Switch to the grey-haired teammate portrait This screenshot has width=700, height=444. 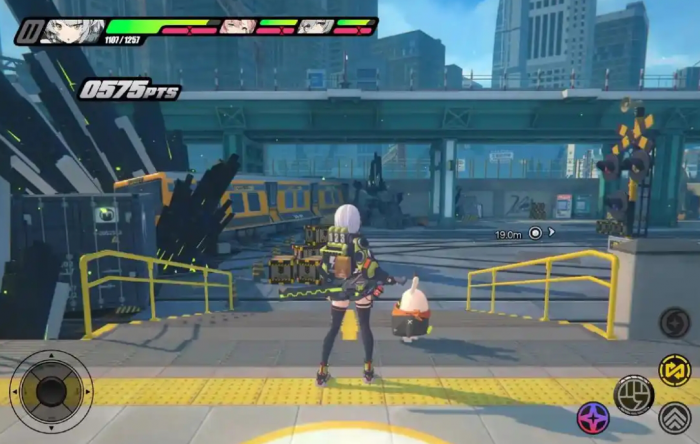pyautogui.click(x=314, y=26)
